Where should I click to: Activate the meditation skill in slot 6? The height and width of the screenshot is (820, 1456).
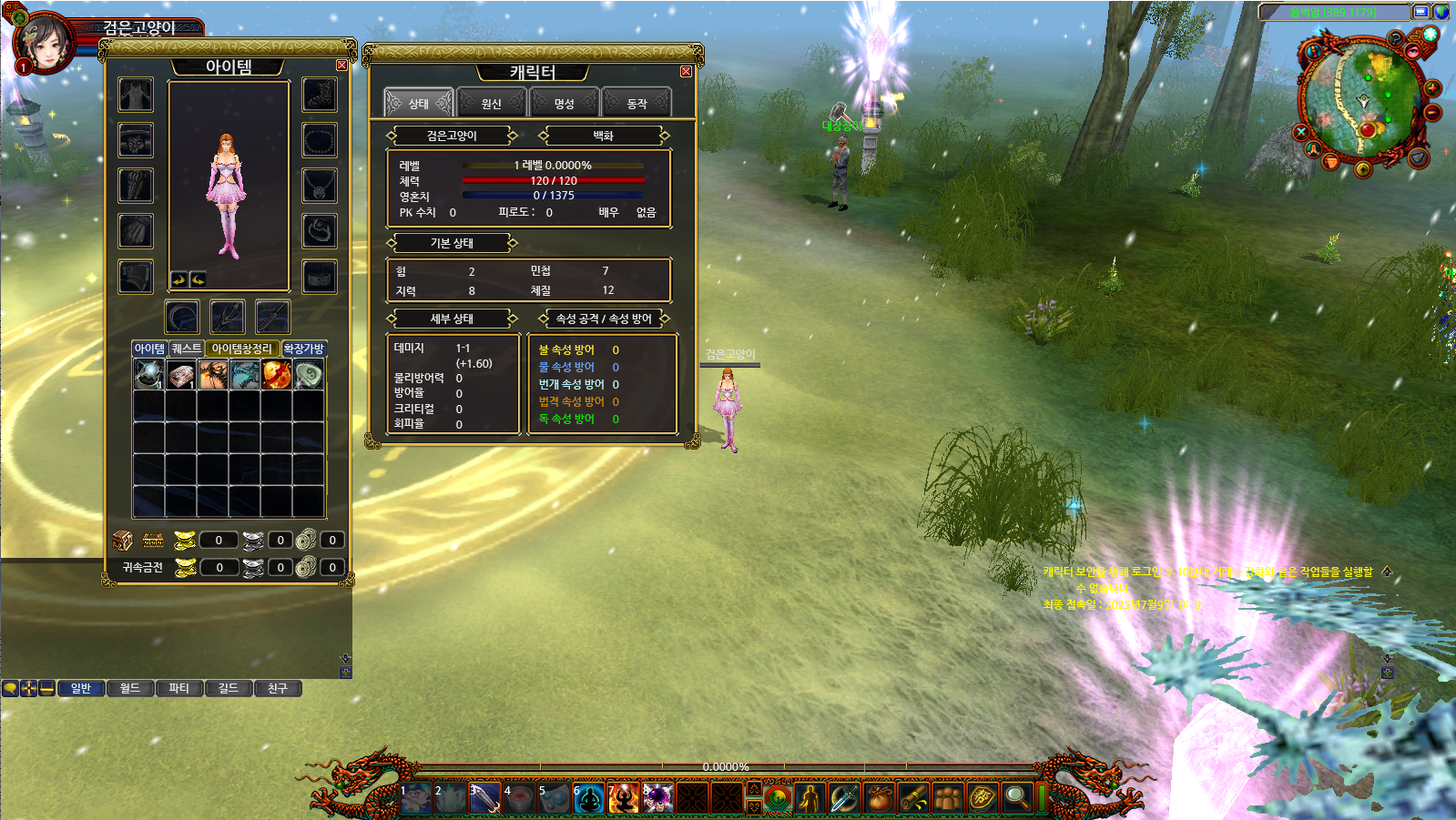pos(589,798)
